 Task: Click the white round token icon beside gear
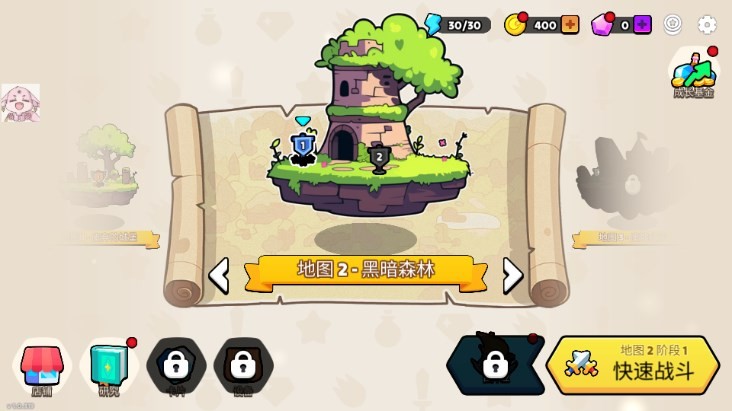pyautogui.click(x=674, y=25)
